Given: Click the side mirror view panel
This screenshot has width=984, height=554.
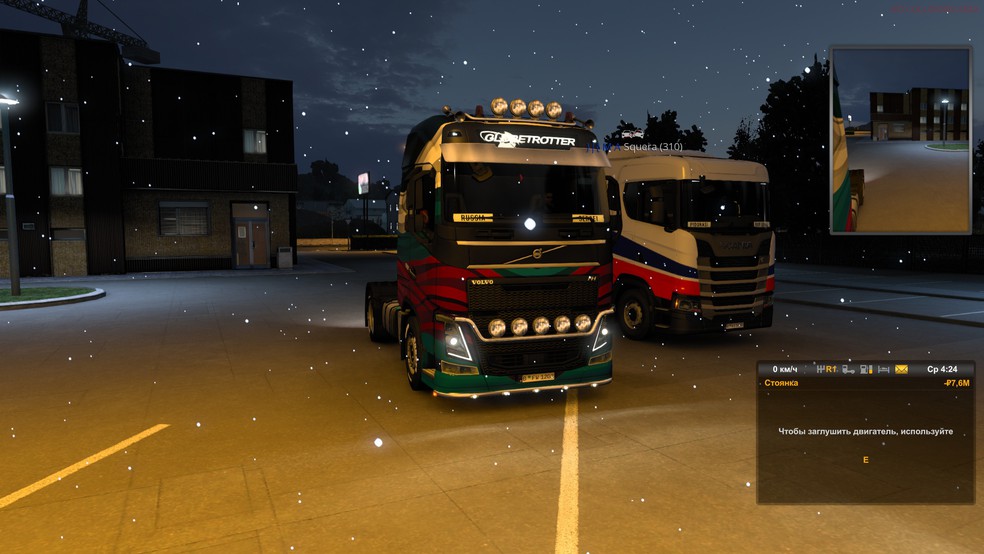Looking at the screenshot, I should click(900, 139).
